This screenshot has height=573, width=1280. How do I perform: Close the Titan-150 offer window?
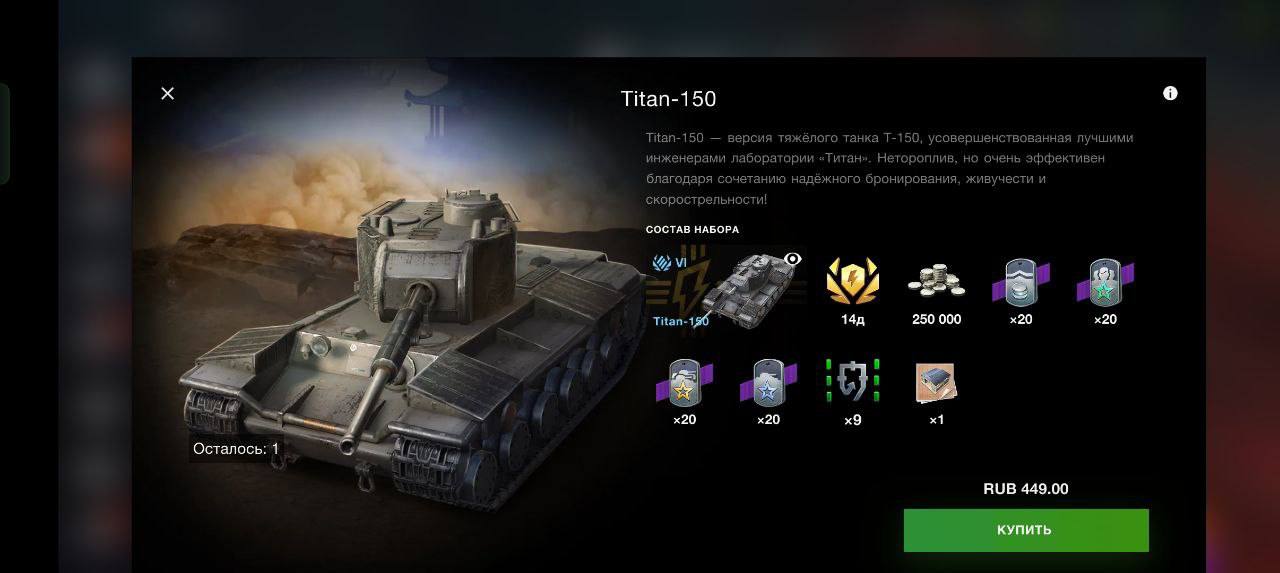pyautogui.click(x=167, y=93)
